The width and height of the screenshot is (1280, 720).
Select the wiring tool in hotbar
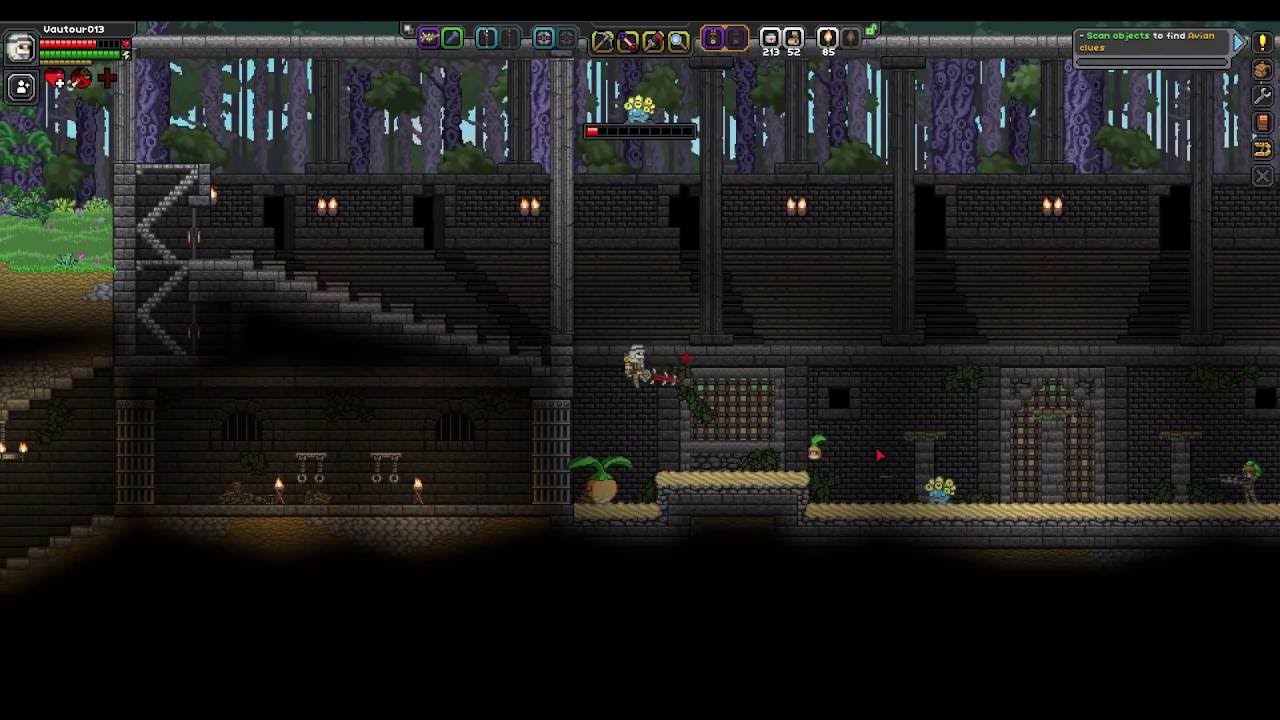(627, 40)
